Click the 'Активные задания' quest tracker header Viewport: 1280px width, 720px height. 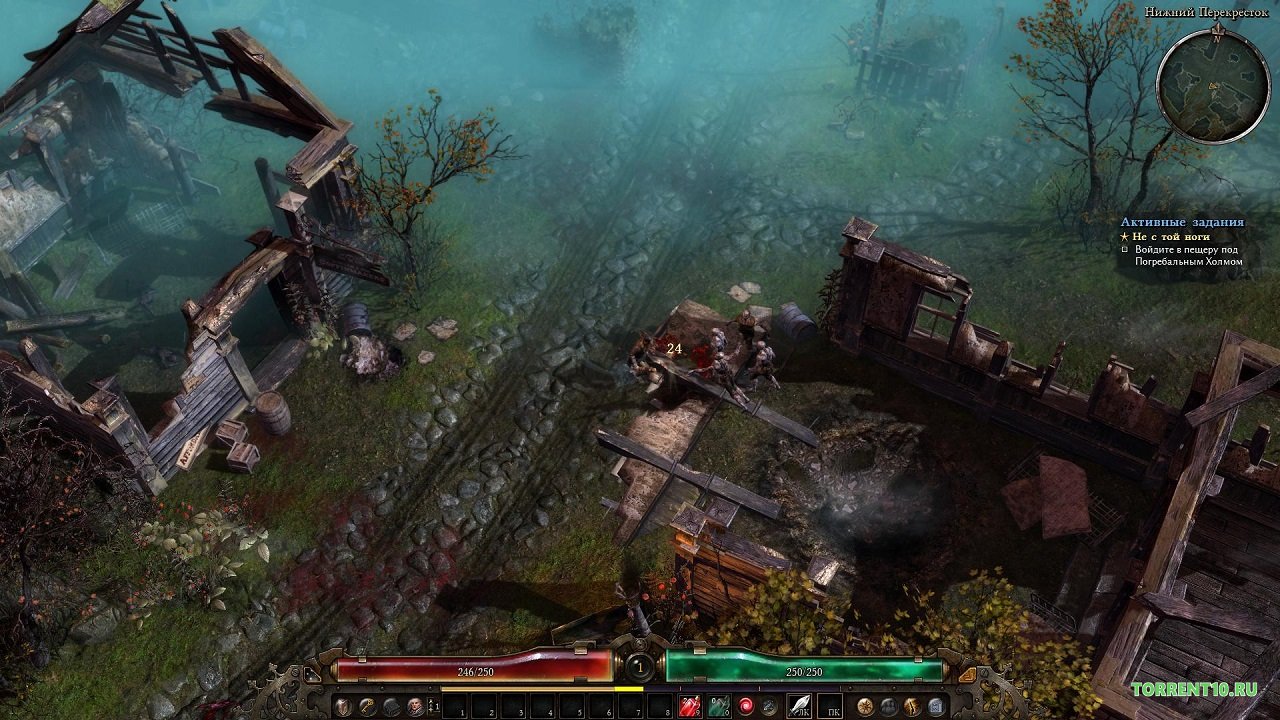click(x=1182, y=222)
